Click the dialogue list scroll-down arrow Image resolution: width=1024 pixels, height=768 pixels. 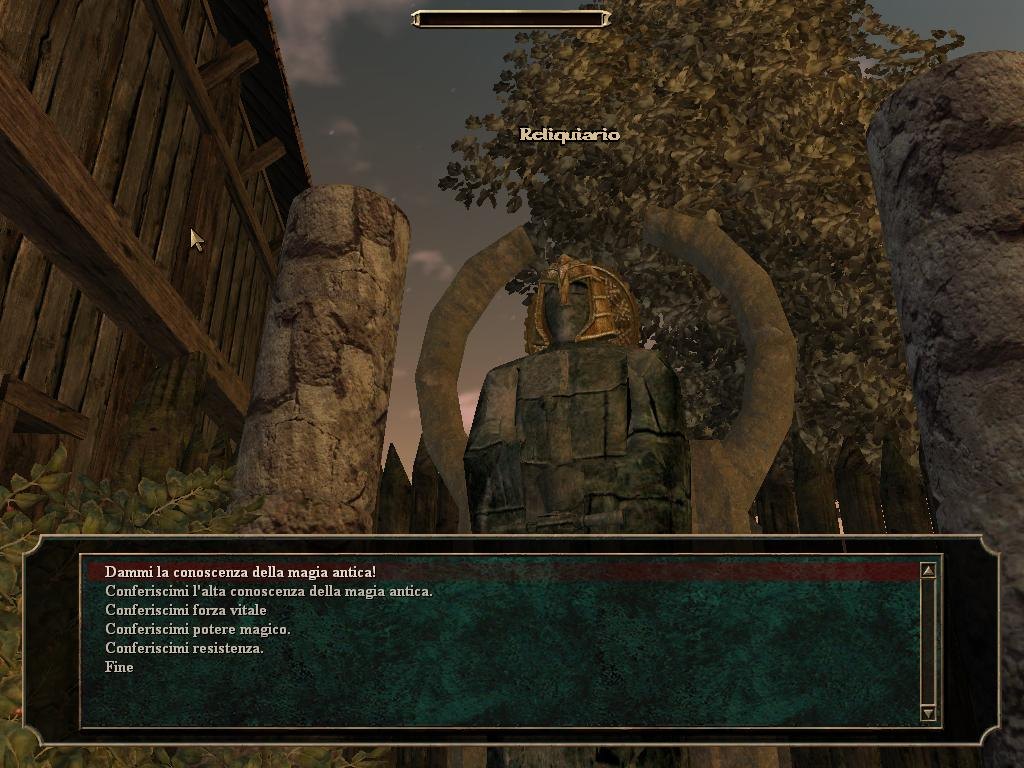[x=928, y=713]
